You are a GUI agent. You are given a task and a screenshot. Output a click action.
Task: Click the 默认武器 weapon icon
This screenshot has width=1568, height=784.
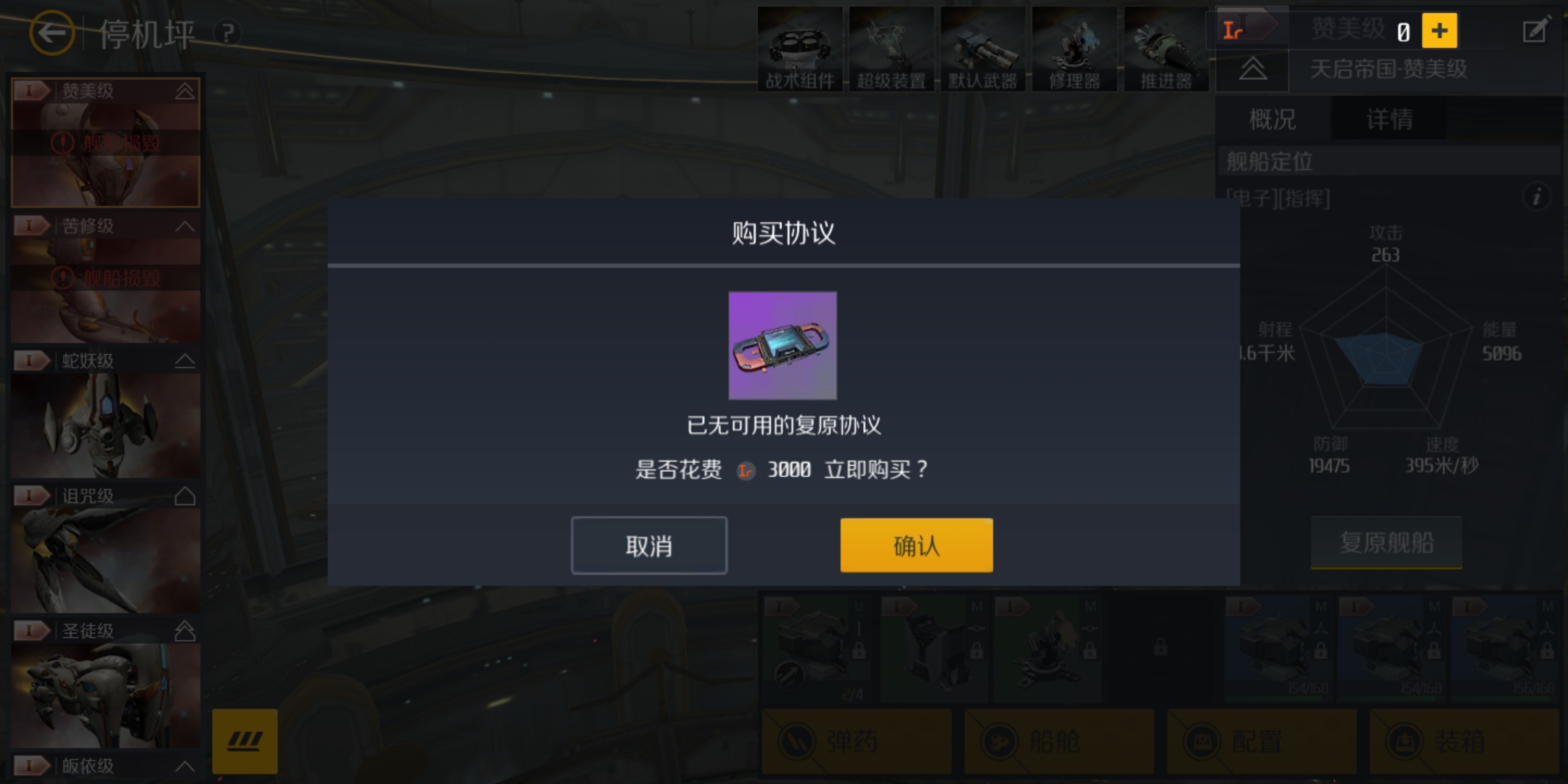coord(984,47)
